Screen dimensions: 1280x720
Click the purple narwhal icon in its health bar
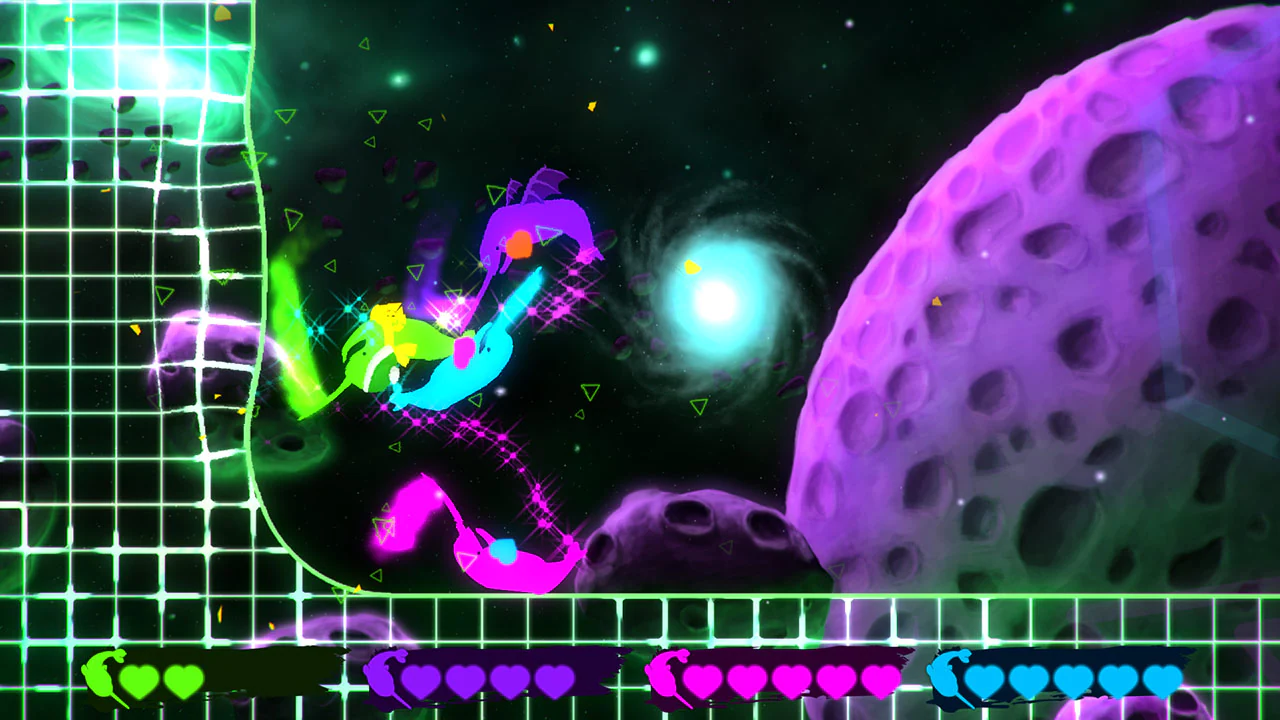(383, 677)
